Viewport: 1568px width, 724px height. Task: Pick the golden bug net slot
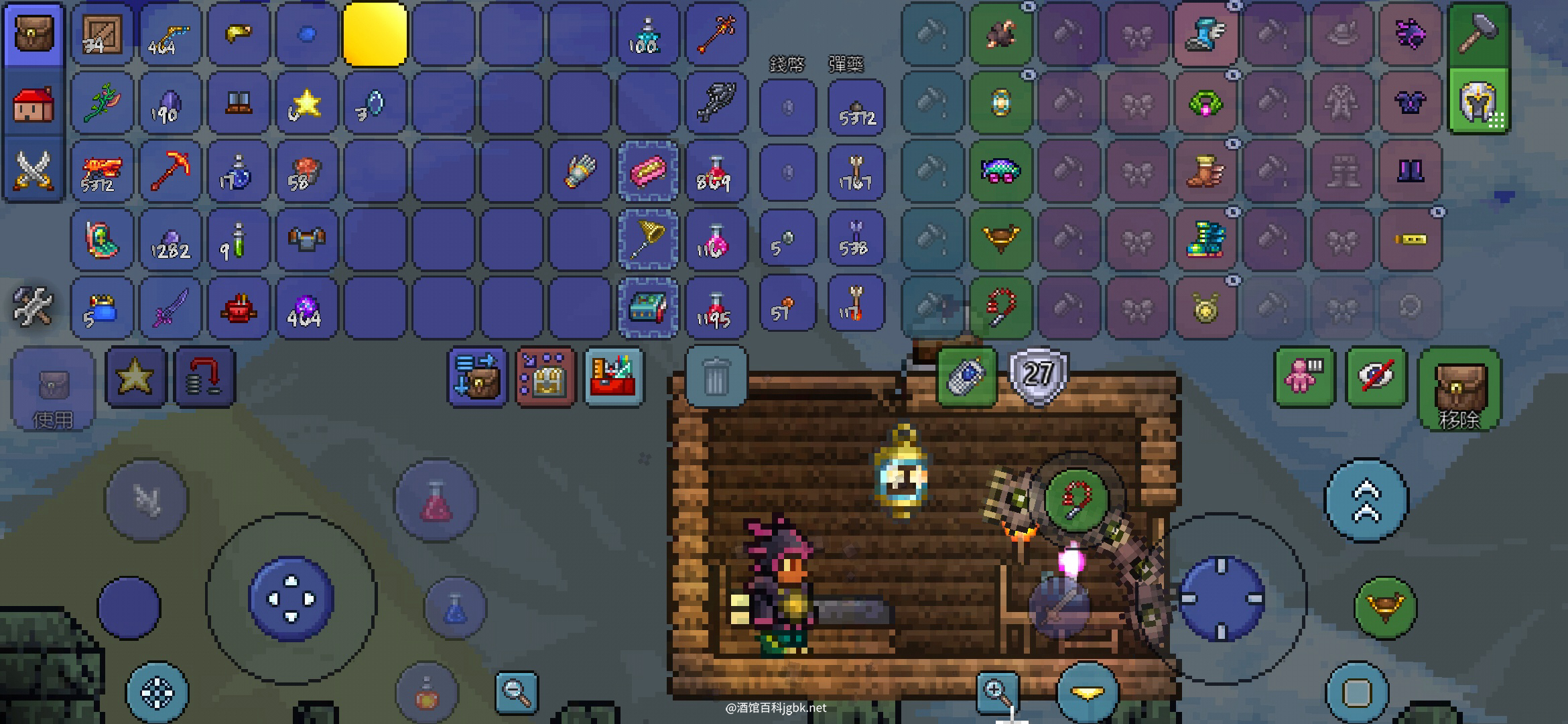point(647,239)
